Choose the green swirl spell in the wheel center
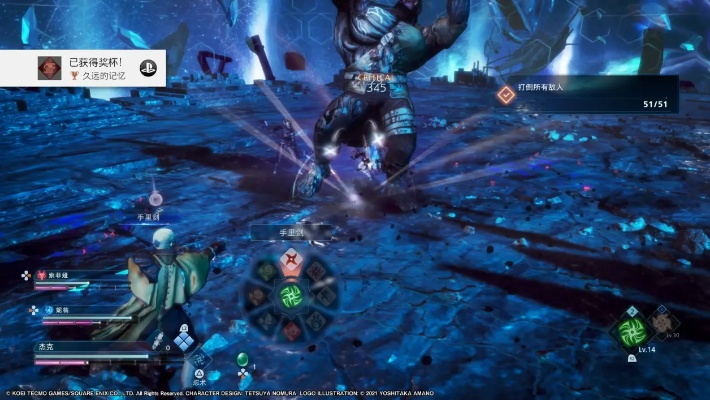The image size is (710, 400). (290, 295)
